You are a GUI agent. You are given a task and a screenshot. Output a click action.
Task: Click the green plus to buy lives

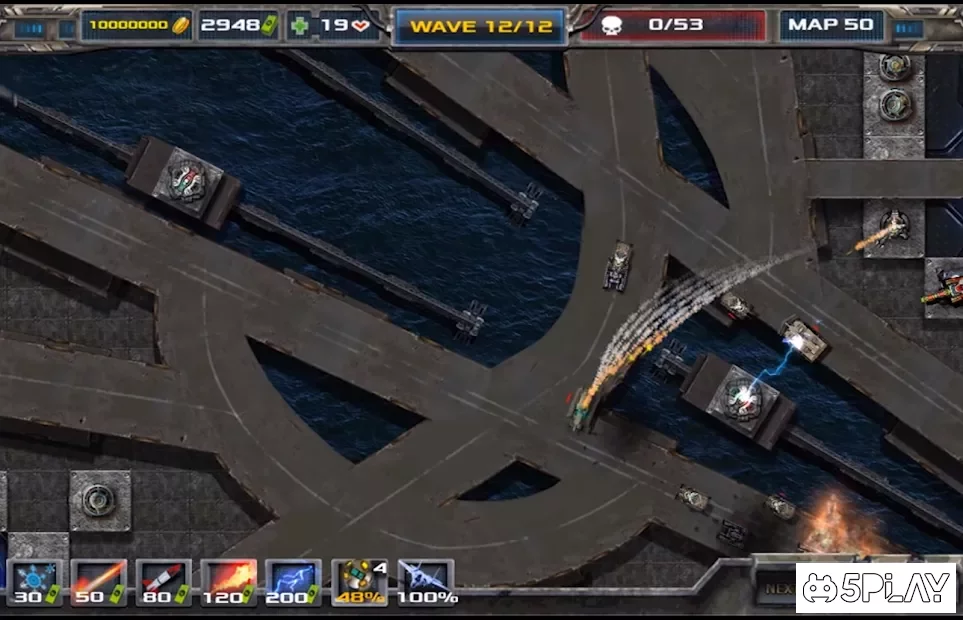click(299, 26)
